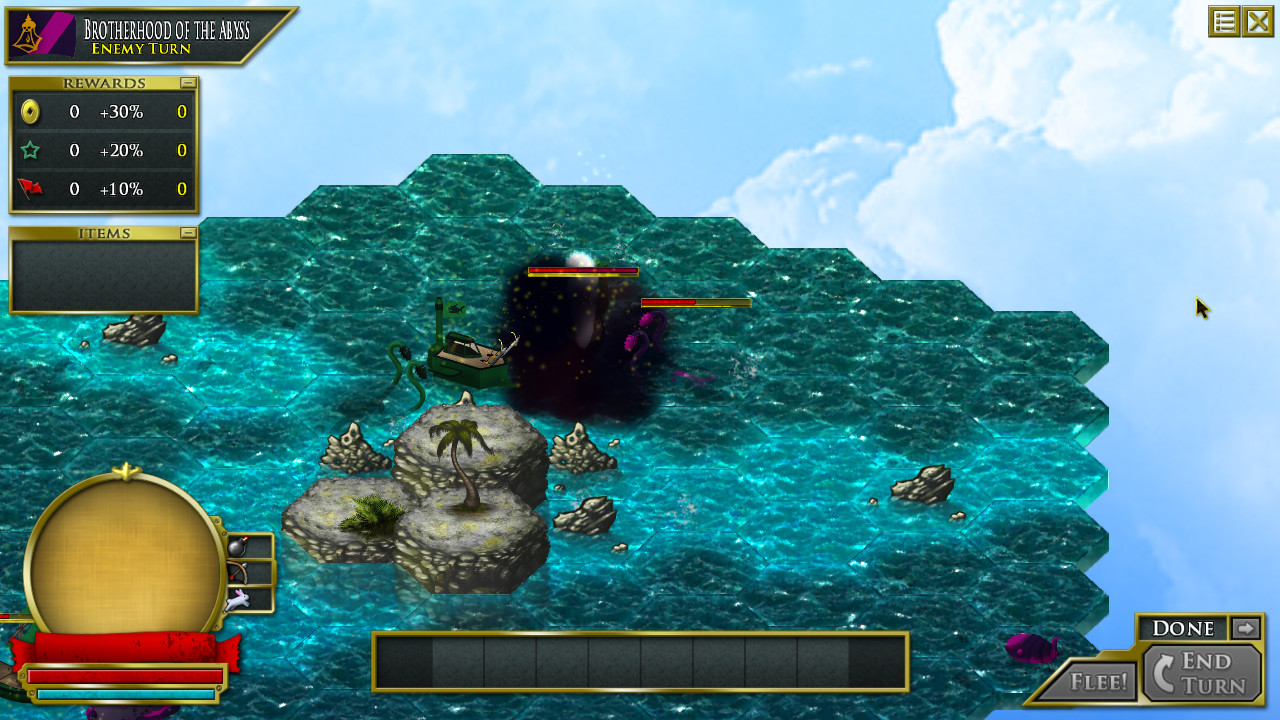The width and height of the screenshot is (1280, 720).
Task: Click the green star reward icon
Action: tap(28, 150)
